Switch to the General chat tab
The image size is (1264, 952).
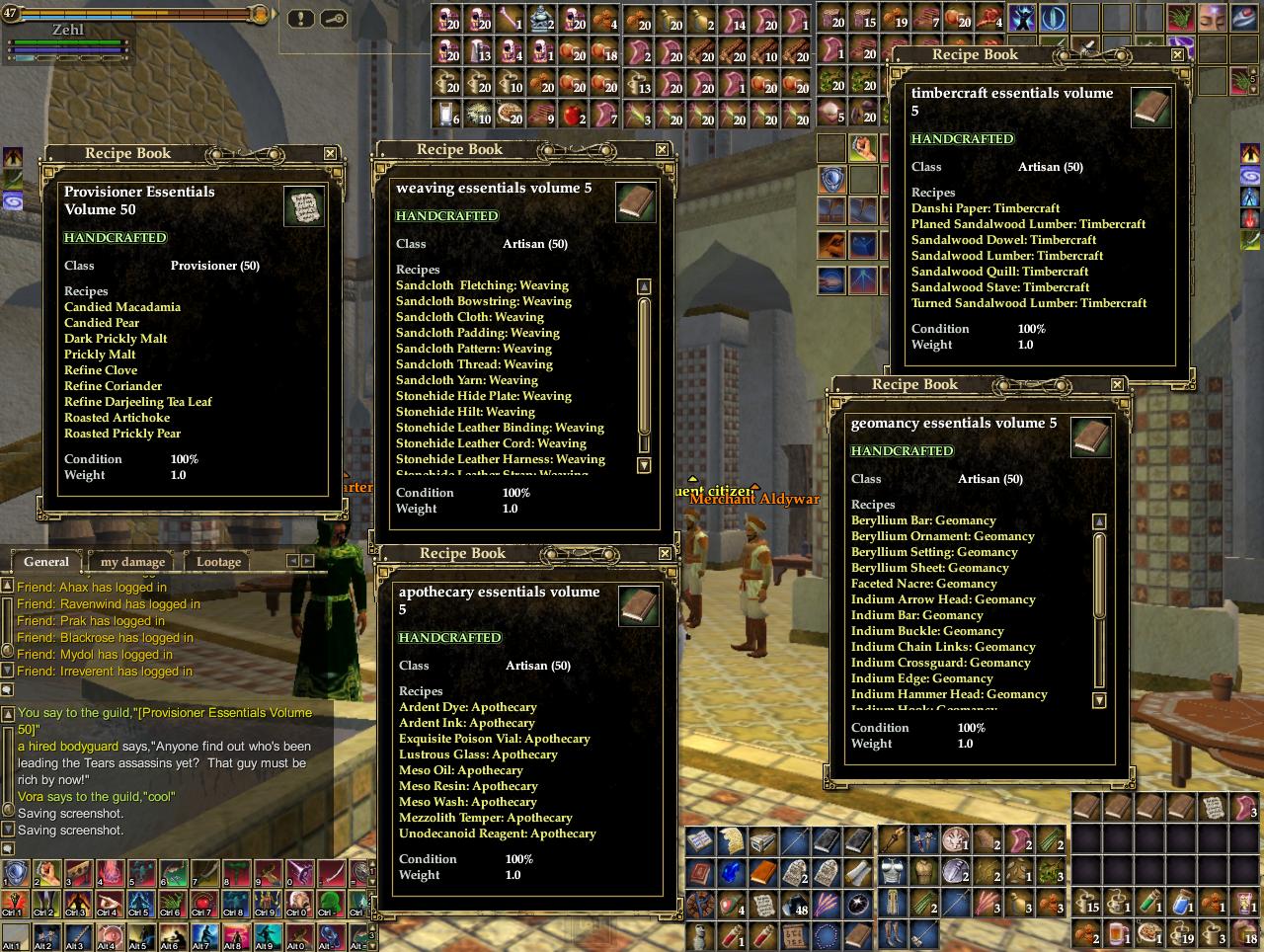(x=46, y=562)
